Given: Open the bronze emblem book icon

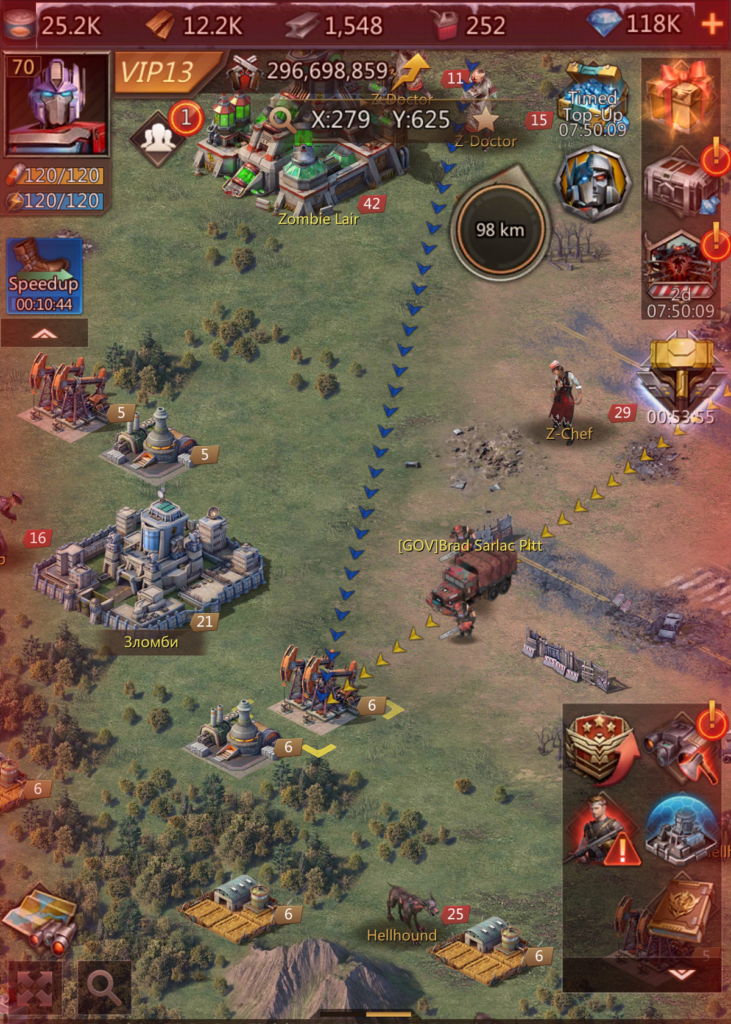Looking at the screenshot, I should click(x=682, y=910).
